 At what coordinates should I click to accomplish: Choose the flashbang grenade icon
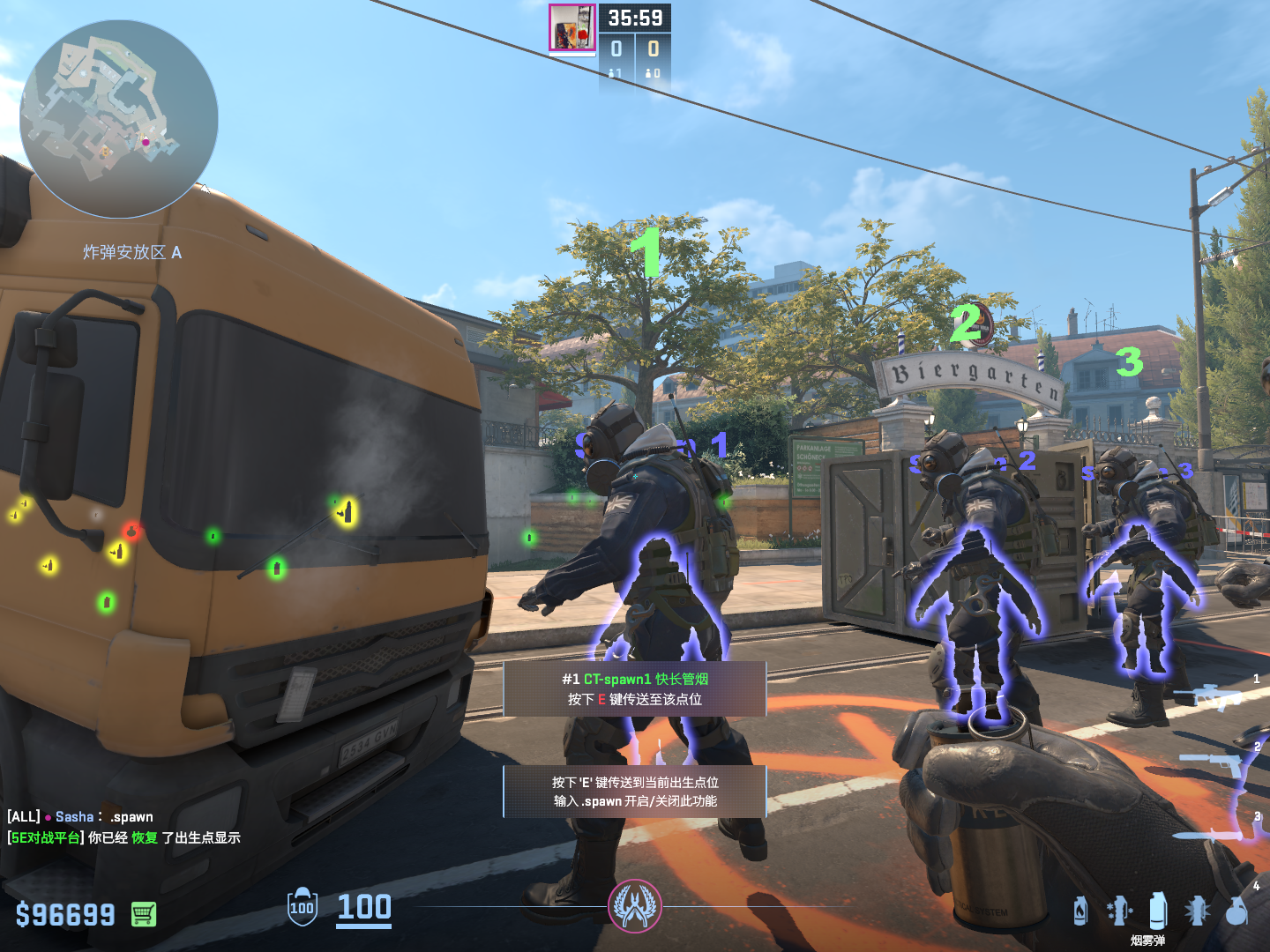(1197, 911)
